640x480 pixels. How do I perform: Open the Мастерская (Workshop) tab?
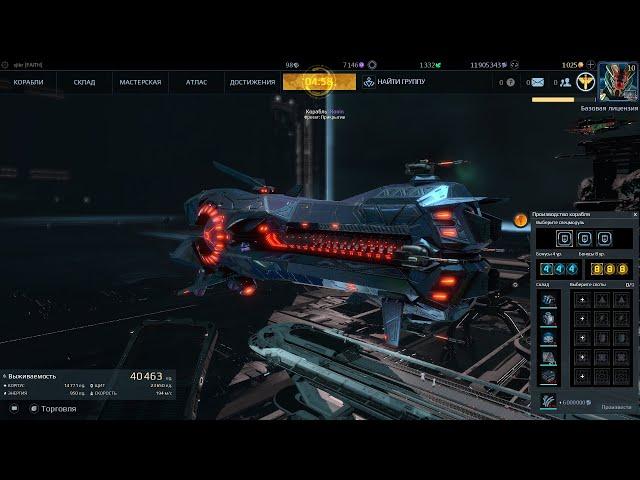[140, 82]
